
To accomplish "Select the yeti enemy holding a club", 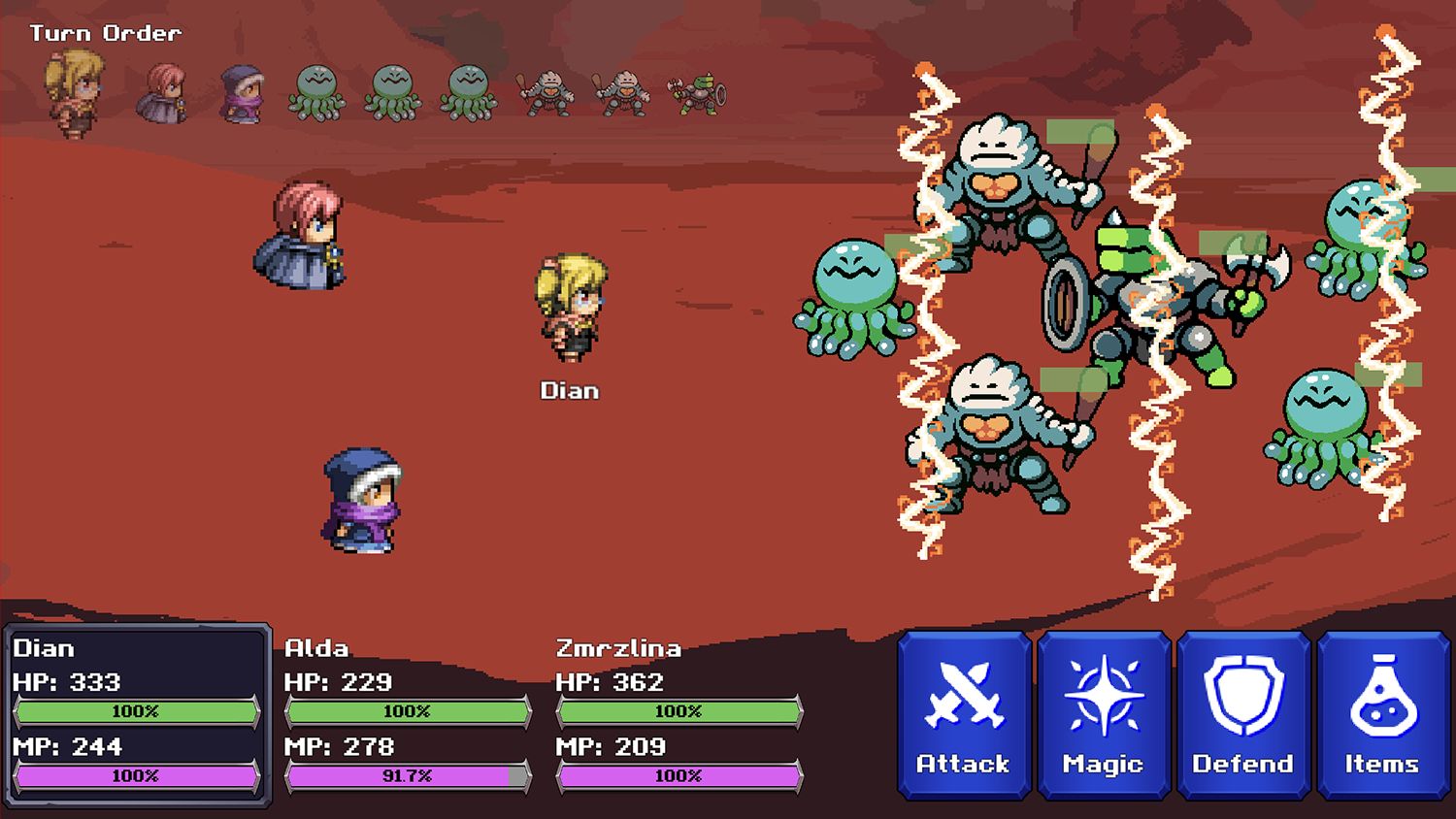I will click(x=1000, y=194).
